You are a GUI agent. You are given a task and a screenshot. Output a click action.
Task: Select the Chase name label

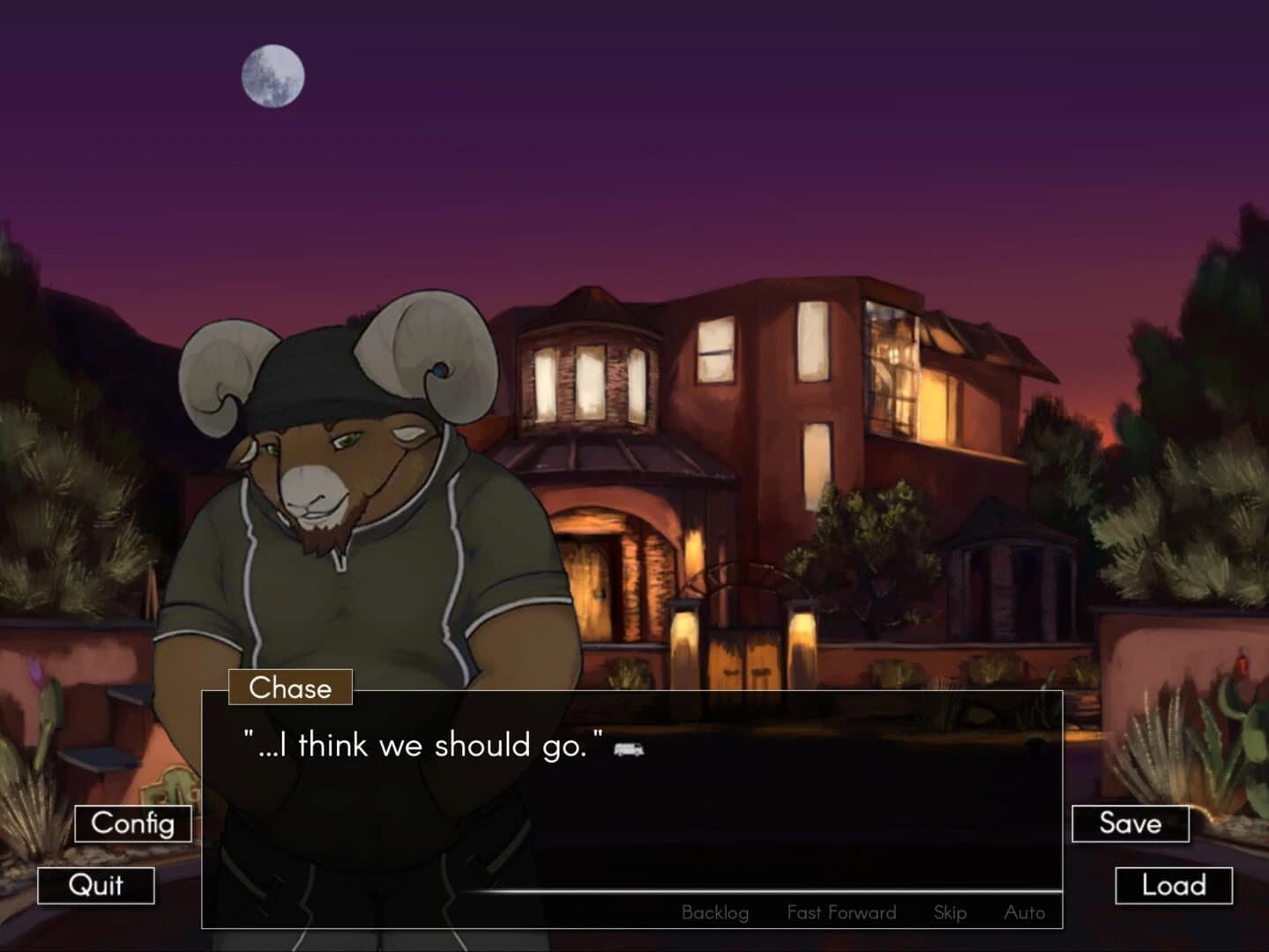[x=289, y=688]
